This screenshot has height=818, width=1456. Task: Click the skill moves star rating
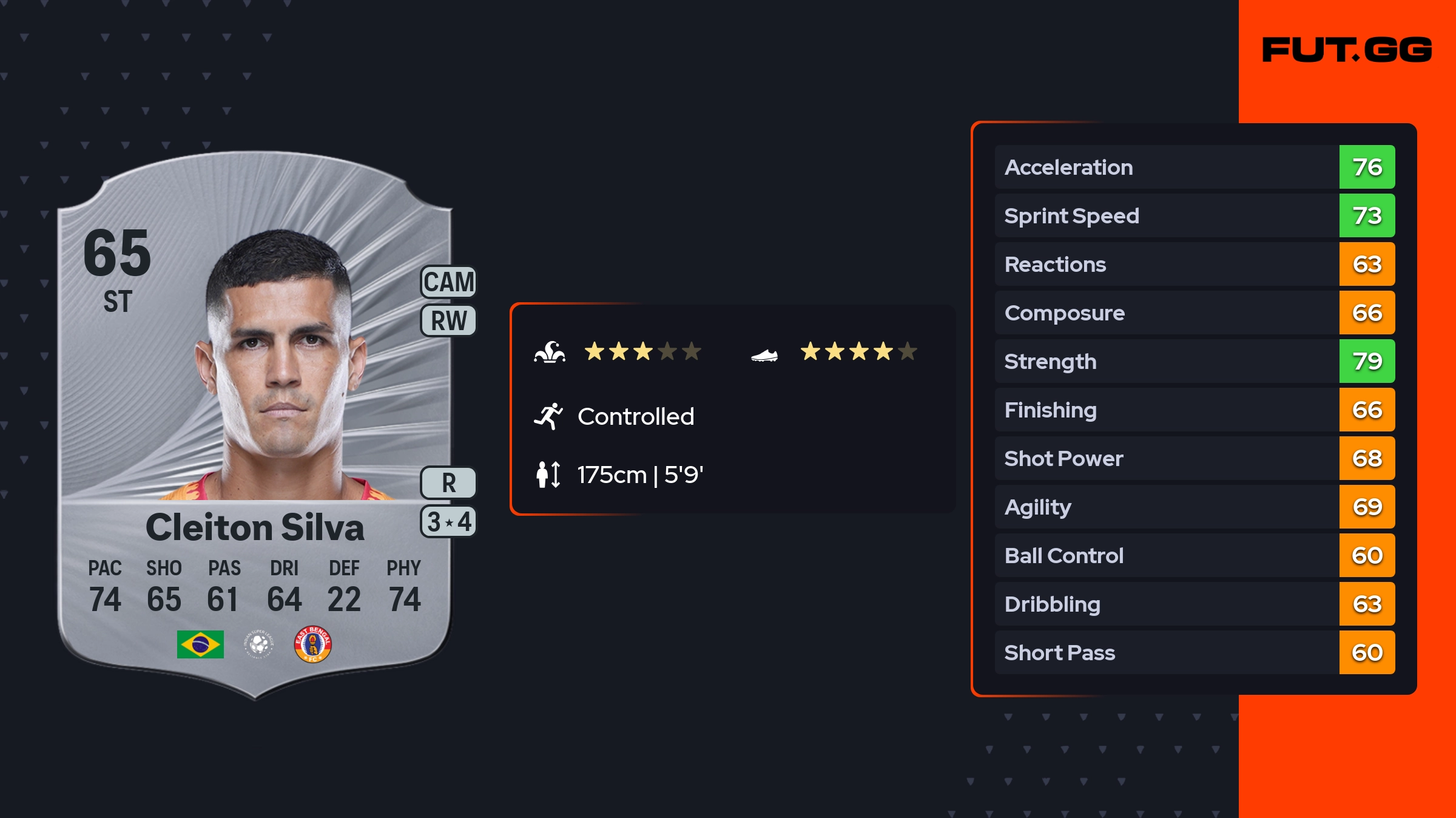pos(642,351)
